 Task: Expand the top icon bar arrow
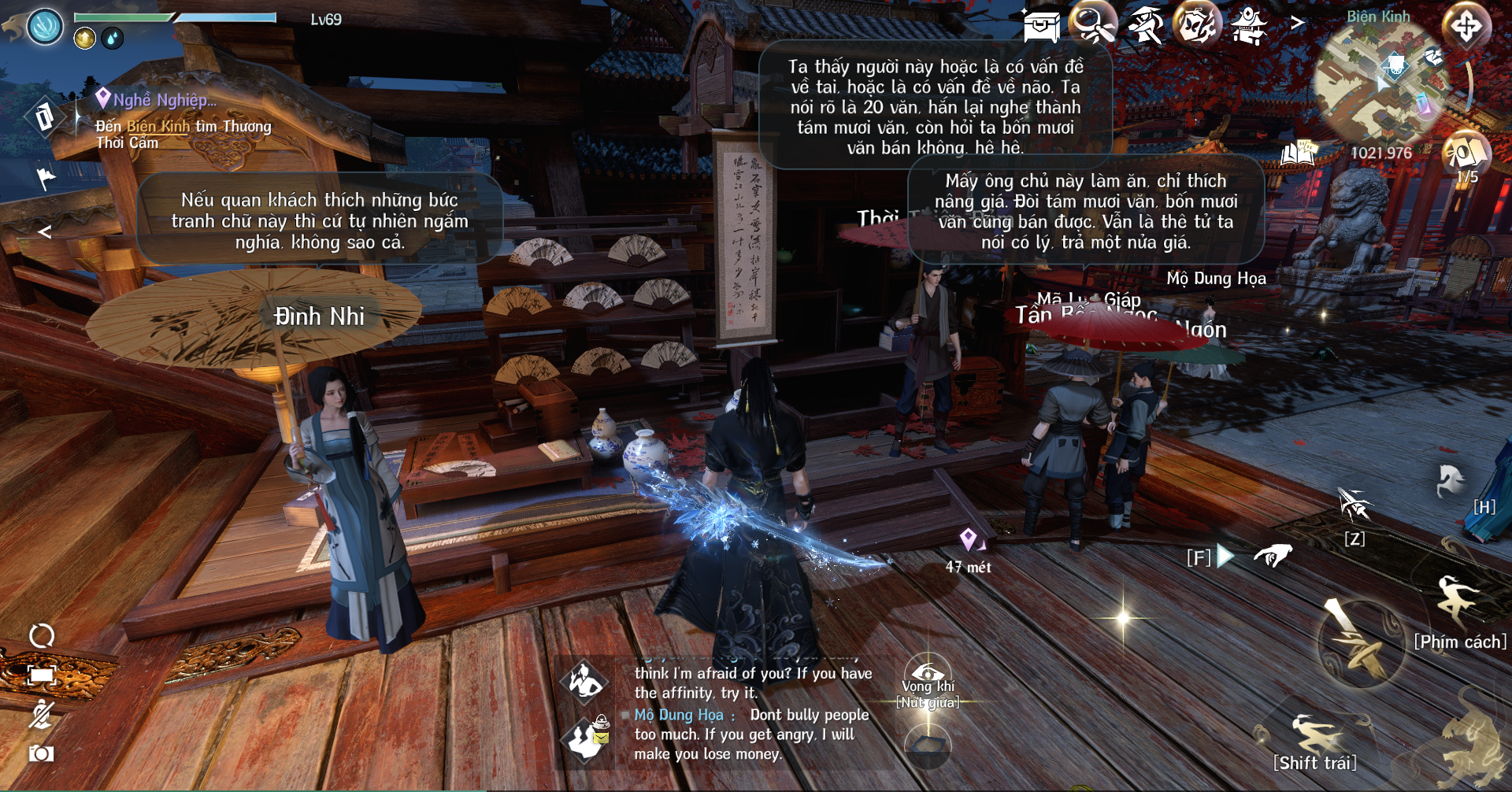coord(1297,24)
